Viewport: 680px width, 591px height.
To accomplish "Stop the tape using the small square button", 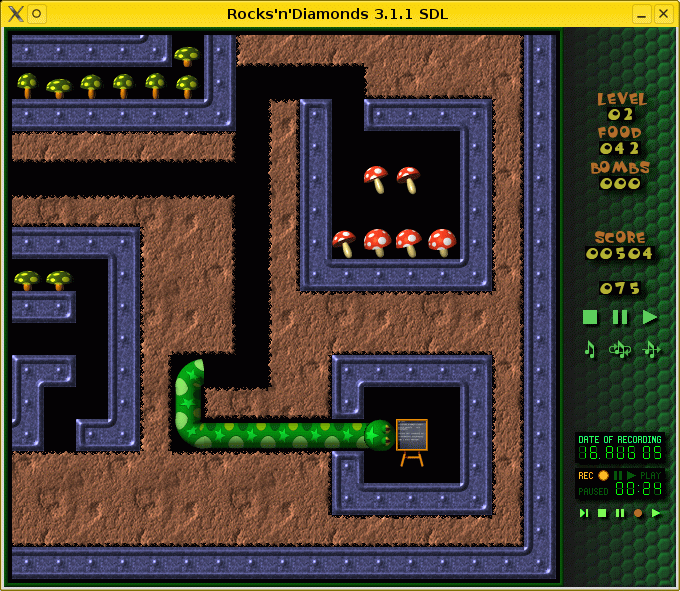I will (x=602, y=513).
